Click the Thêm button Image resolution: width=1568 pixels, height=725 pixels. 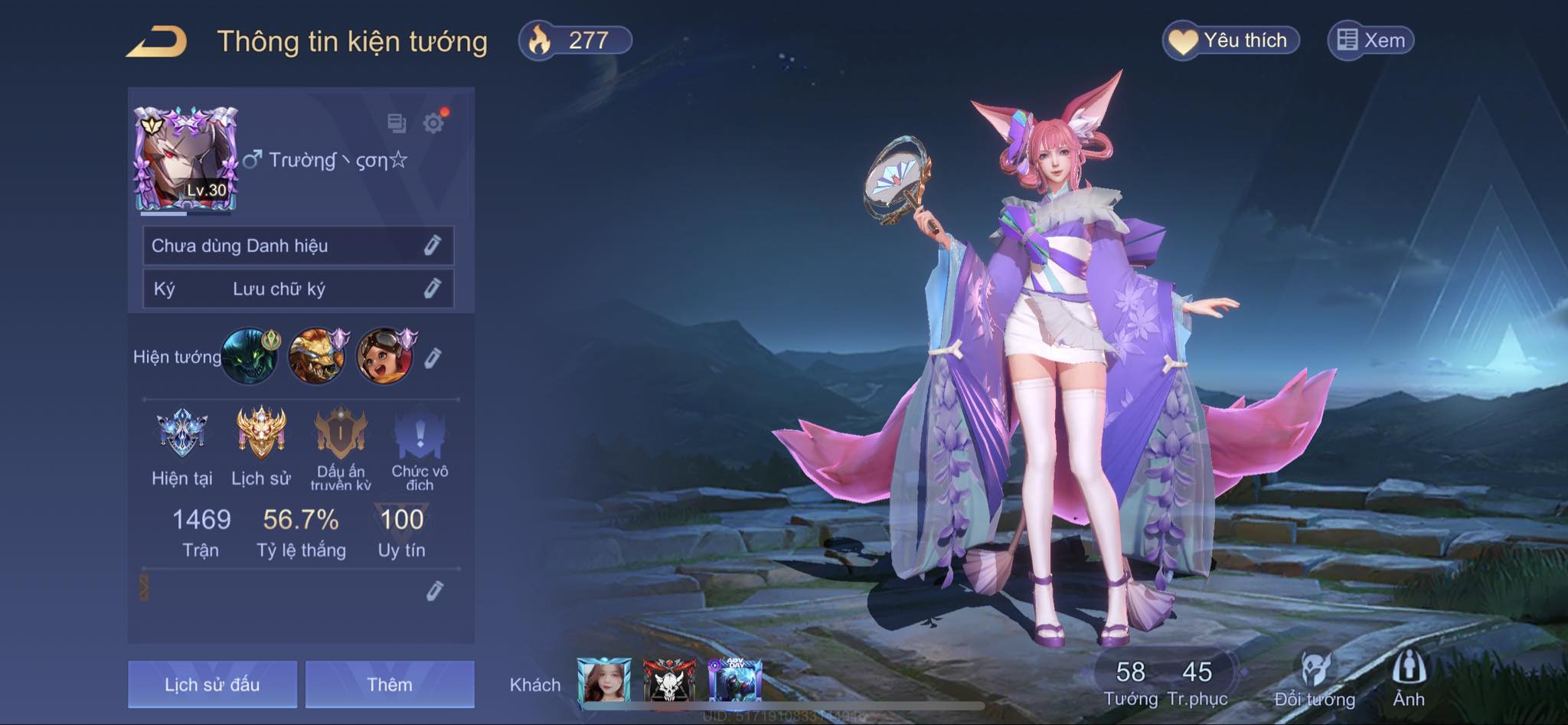click(x=390, y=684)
